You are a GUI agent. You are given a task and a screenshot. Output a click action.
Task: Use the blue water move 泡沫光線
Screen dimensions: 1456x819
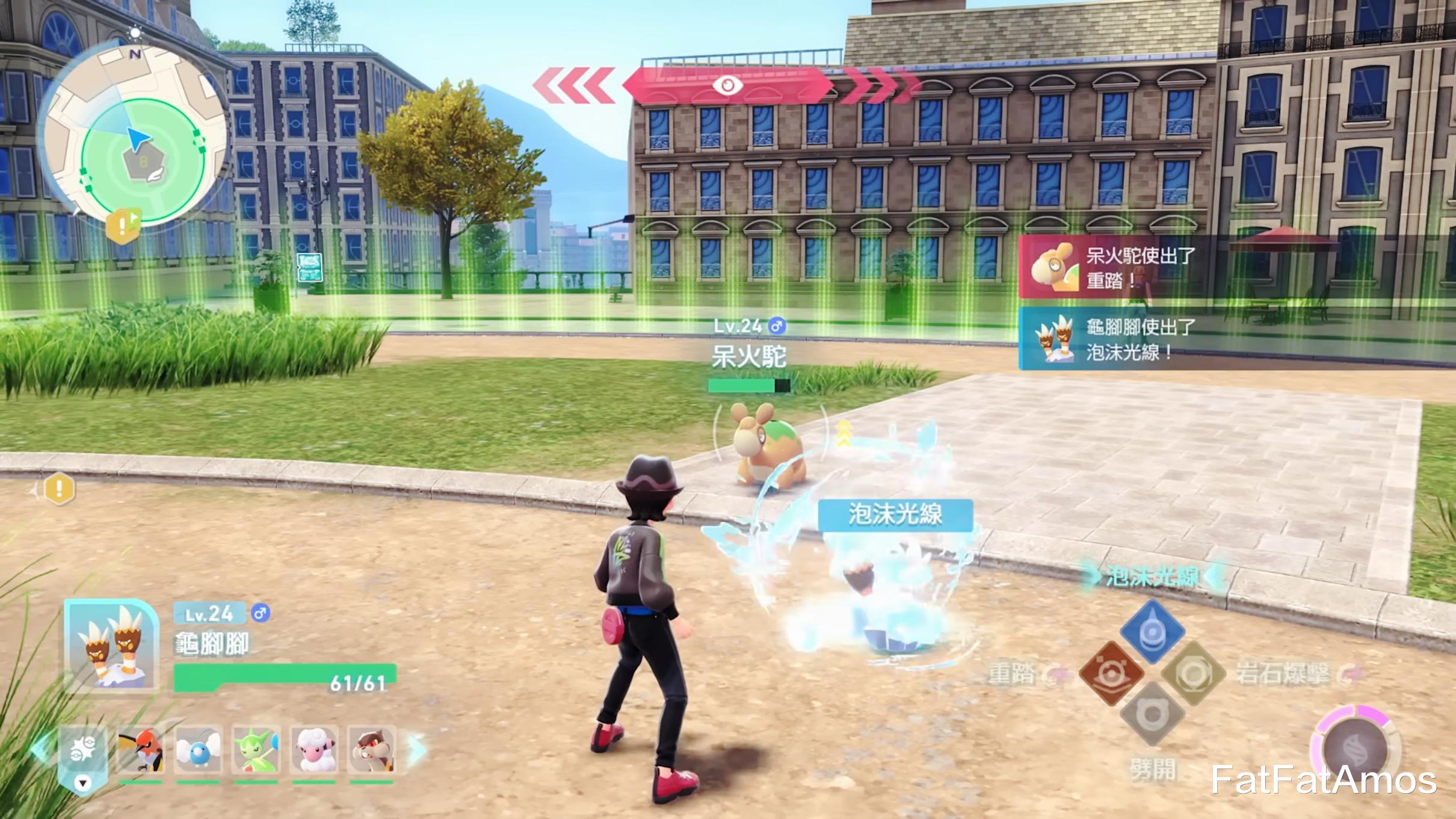1152,632
